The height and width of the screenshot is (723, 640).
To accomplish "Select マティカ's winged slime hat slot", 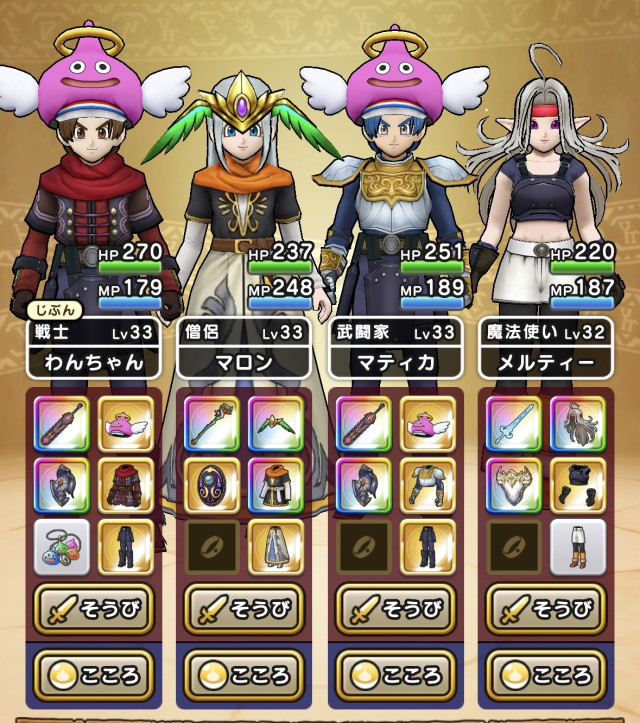I will [x=427, y=422].
